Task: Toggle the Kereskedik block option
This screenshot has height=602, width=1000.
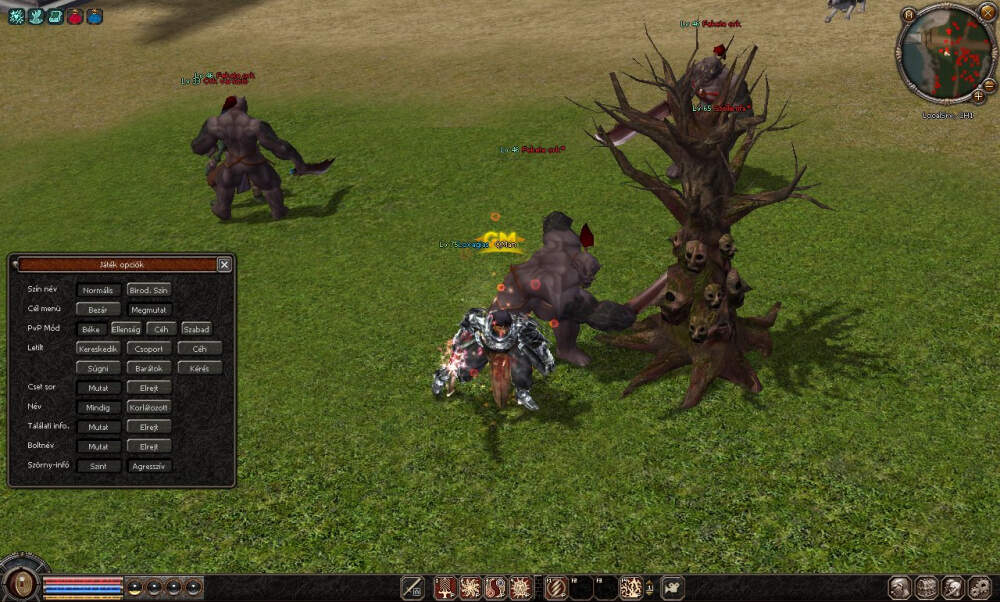Action: pyautogui.click(x=98, y=349)
